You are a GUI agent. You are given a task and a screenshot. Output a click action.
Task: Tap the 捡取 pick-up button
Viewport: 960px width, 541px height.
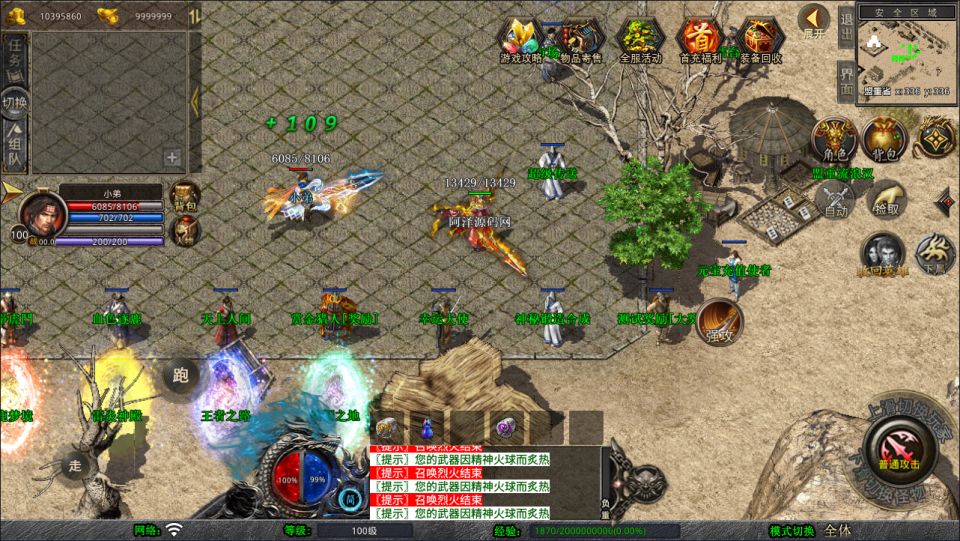tap(885, 198)
